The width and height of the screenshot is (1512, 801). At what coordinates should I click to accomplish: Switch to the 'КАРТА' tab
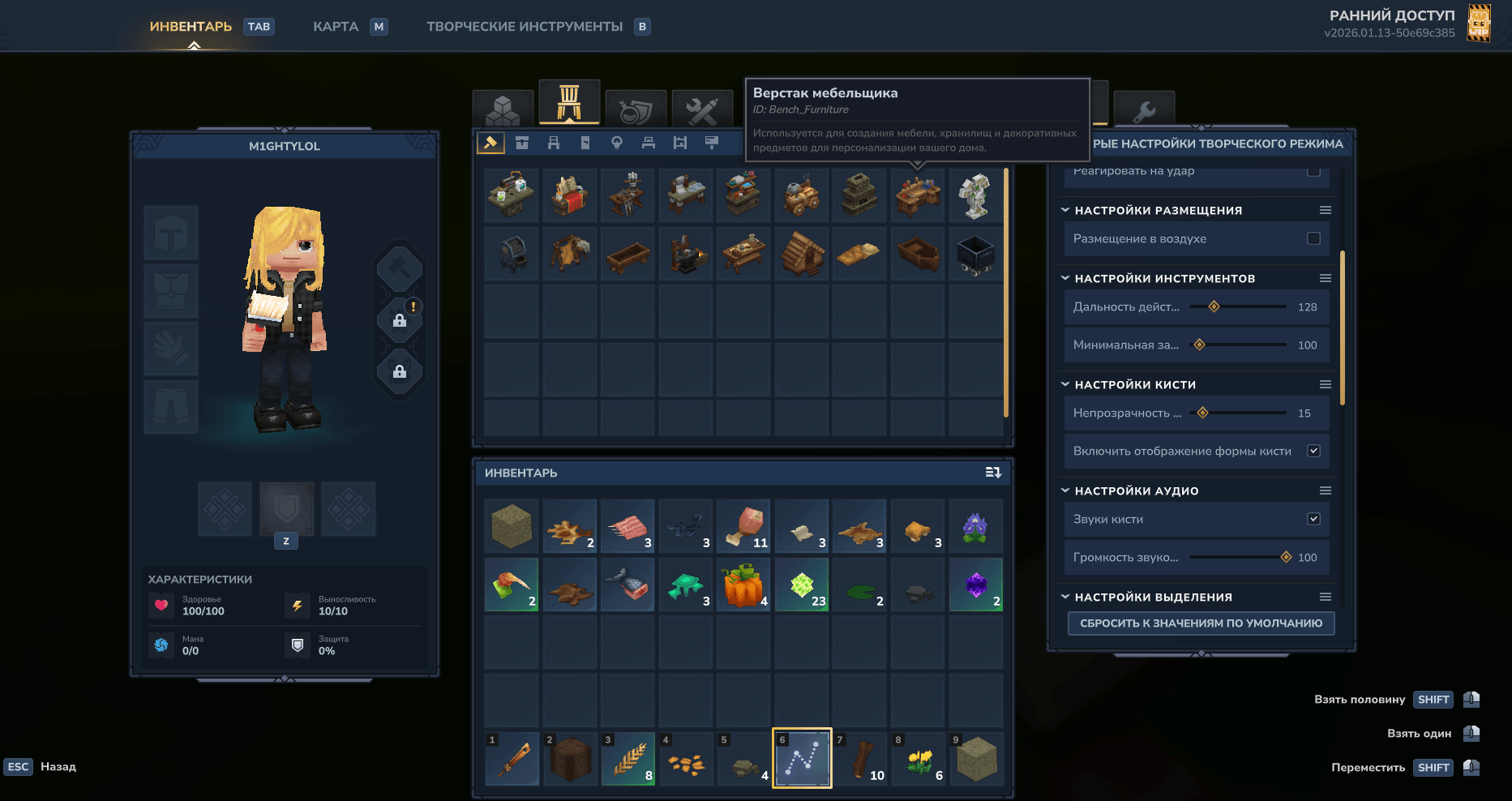[336, 26]
